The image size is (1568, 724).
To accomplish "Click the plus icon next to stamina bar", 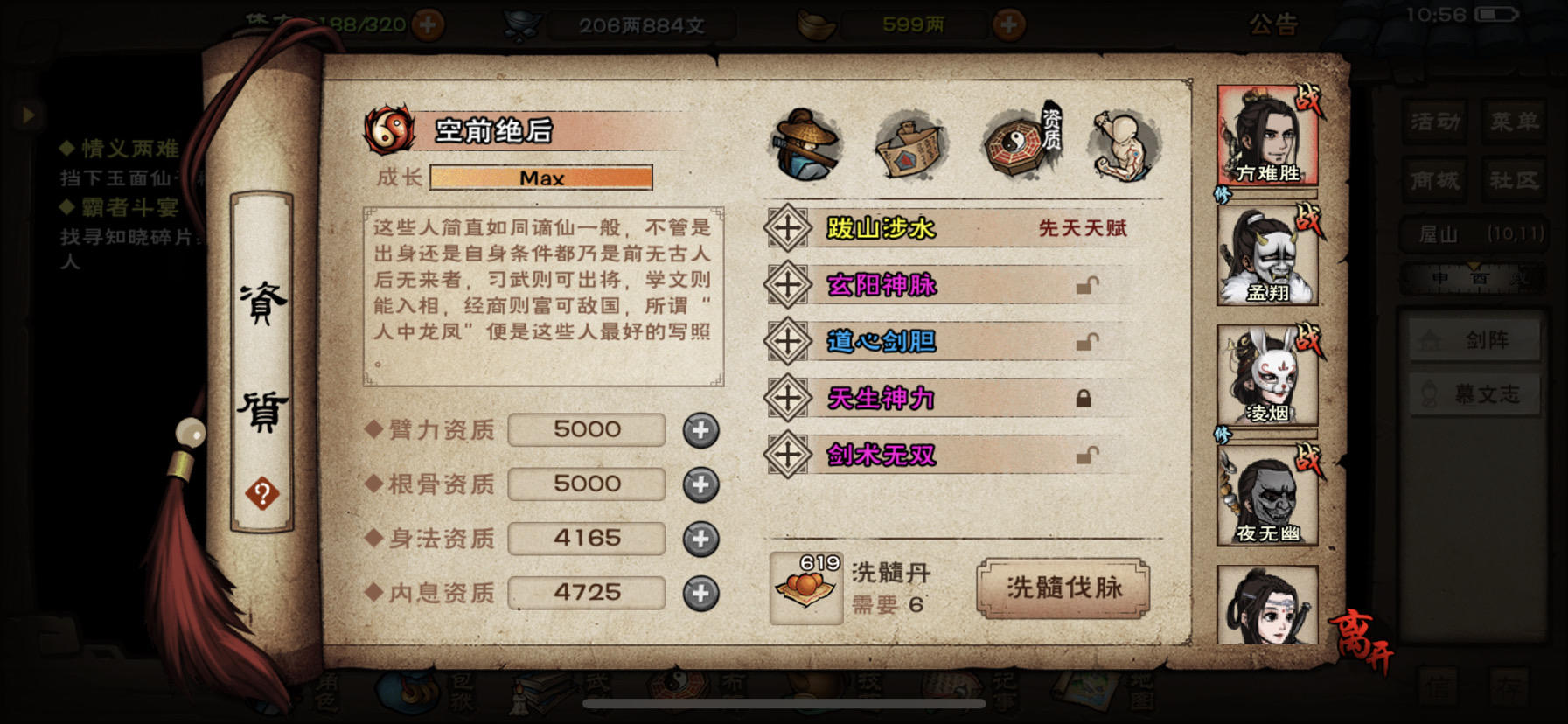I will coord(428,22).
